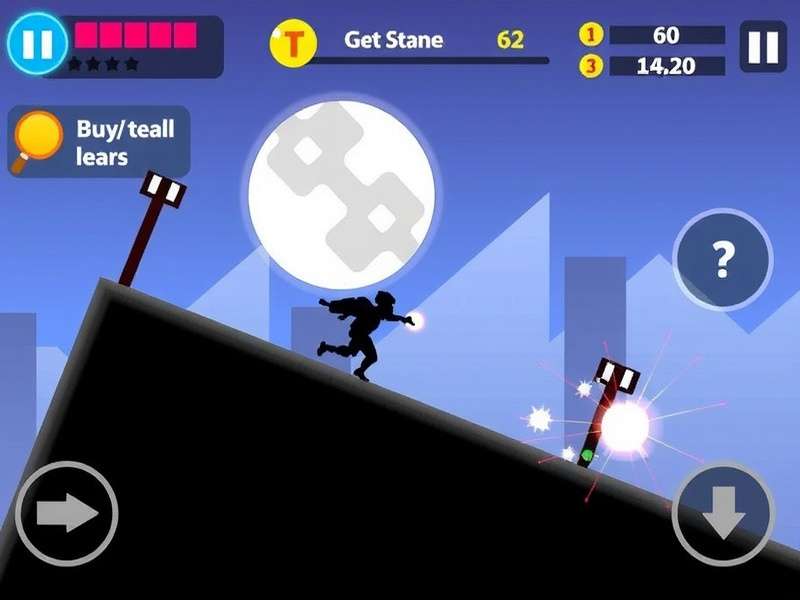Click the dark square pause button
800x600 pixels.
point(763,47)
